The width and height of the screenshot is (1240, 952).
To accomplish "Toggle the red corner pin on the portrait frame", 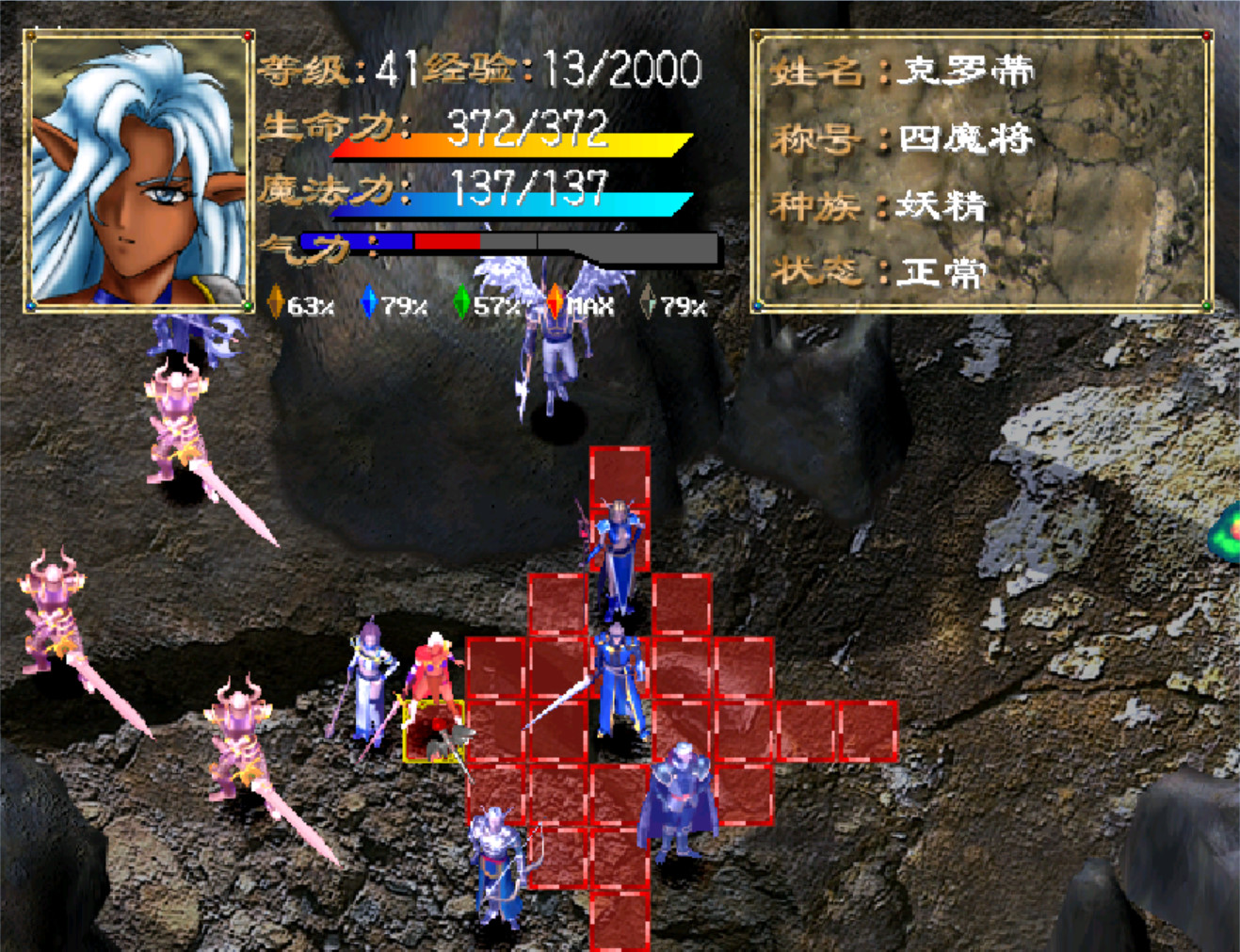I will point(247,35).
